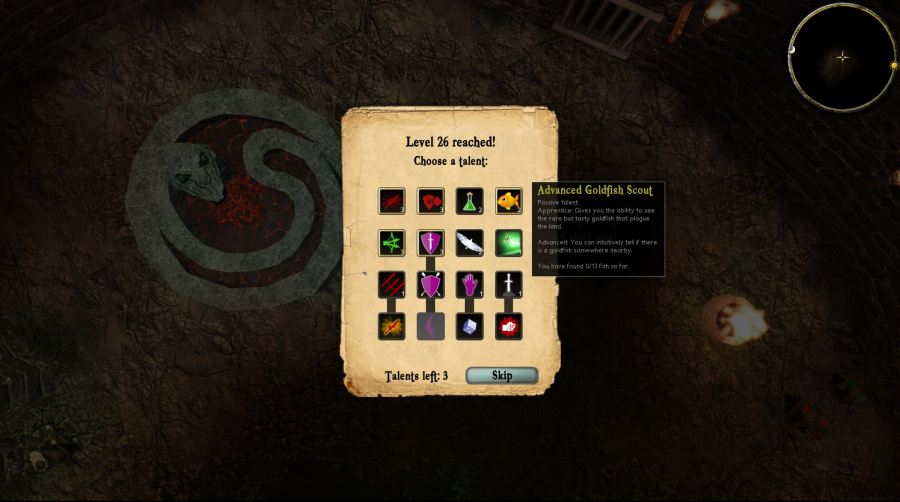The height and width of the screenshot is (502, 900).
Task: Pick the red arrows talent icon
Action: click(x=392, y=201)
